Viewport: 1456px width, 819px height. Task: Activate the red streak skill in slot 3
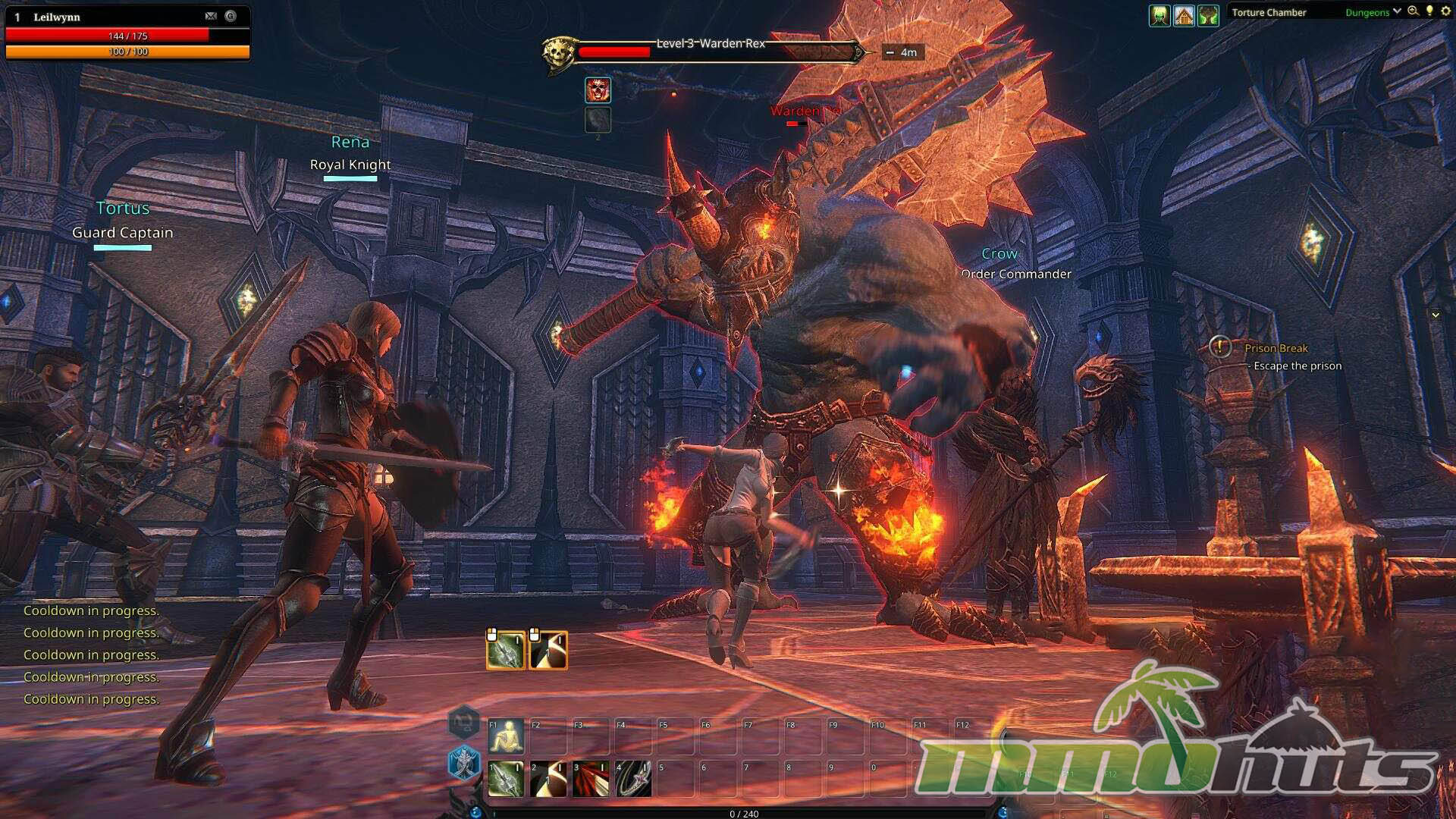(x=591, y=779)
